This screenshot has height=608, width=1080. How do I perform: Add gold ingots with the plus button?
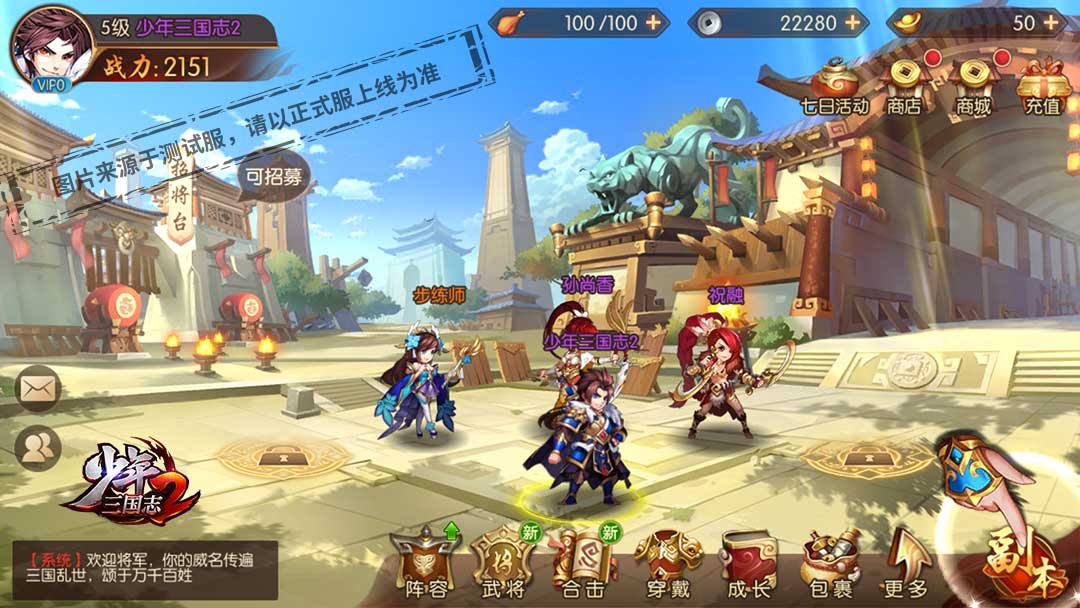(x=1050, y=22)
